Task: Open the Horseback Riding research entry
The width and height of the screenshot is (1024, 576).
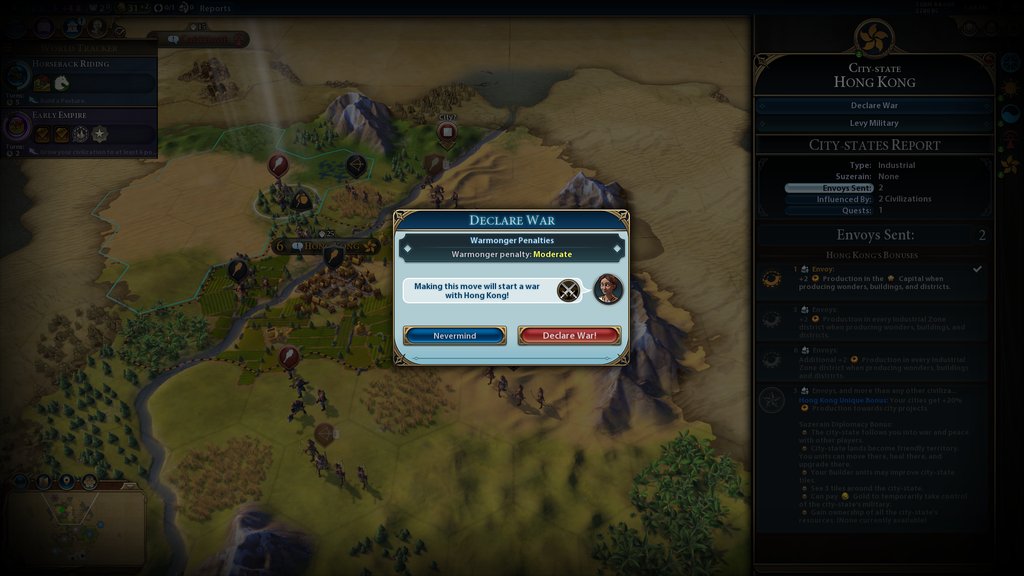Action: pyautogui.click(x=80, y=80)
